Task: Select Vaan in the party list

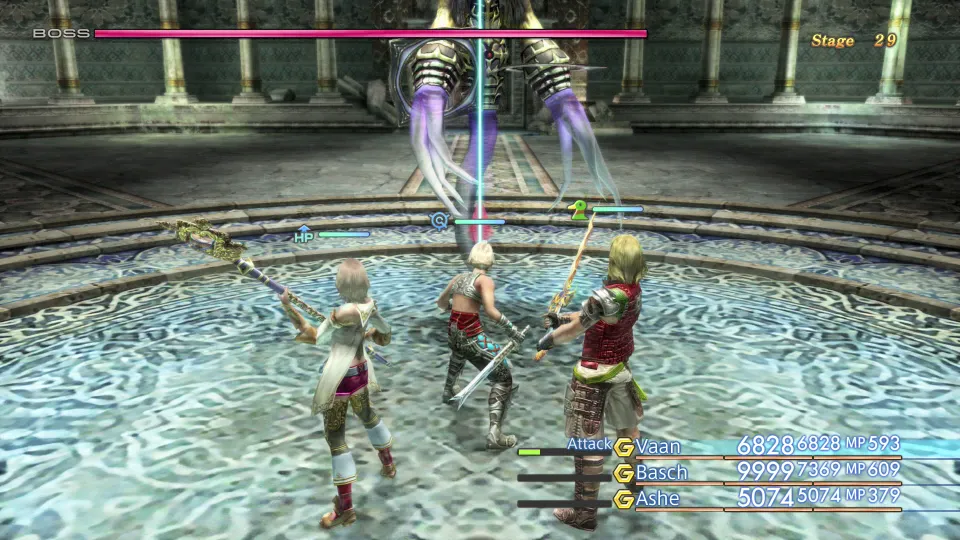Action: pyautogui.click(x=660, y=446)
